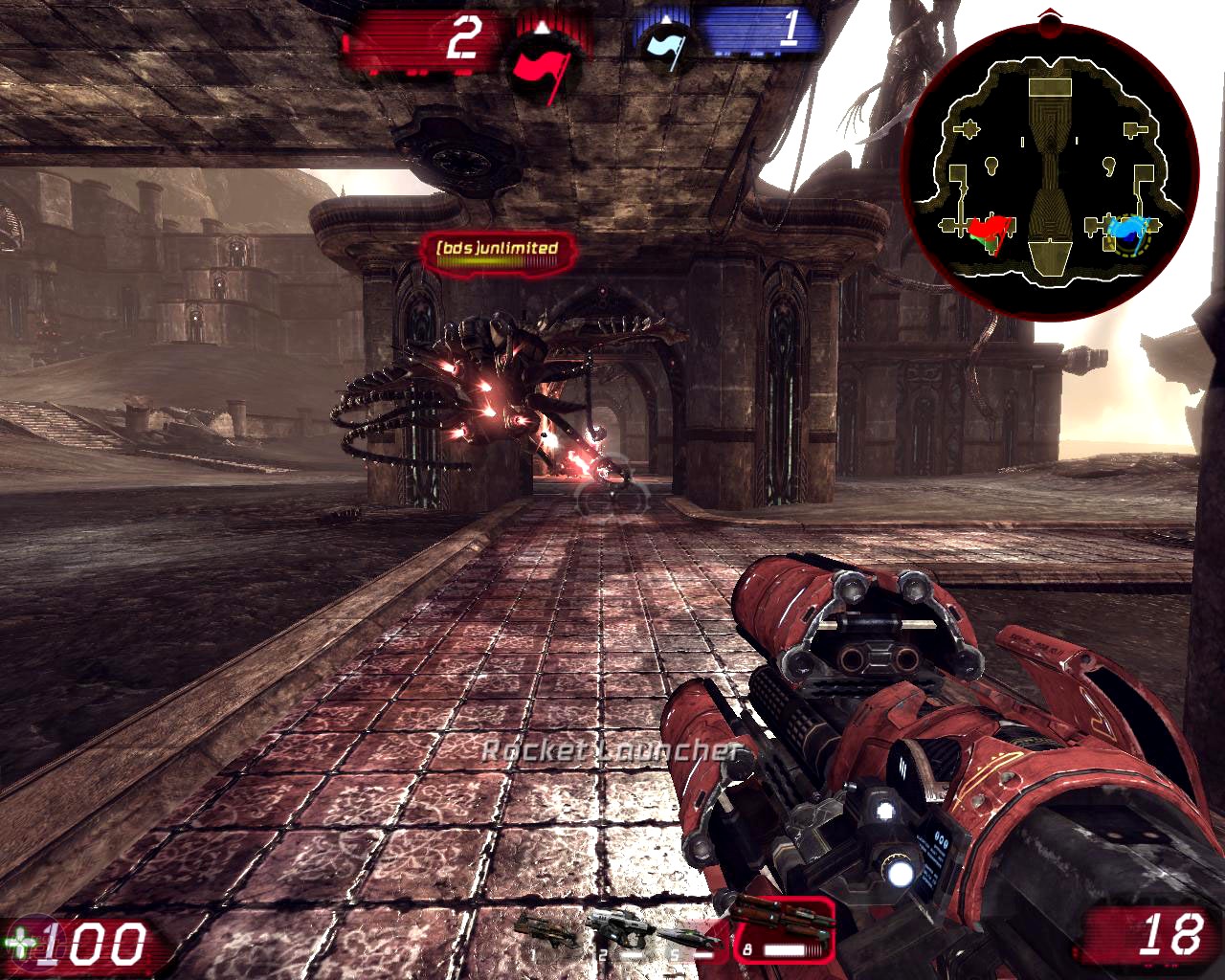Image resolution: width=1225 pixels, height=980 pixels.
Task: Click the blue flag marker on the minimap
Action: (x=1129, y=228)
